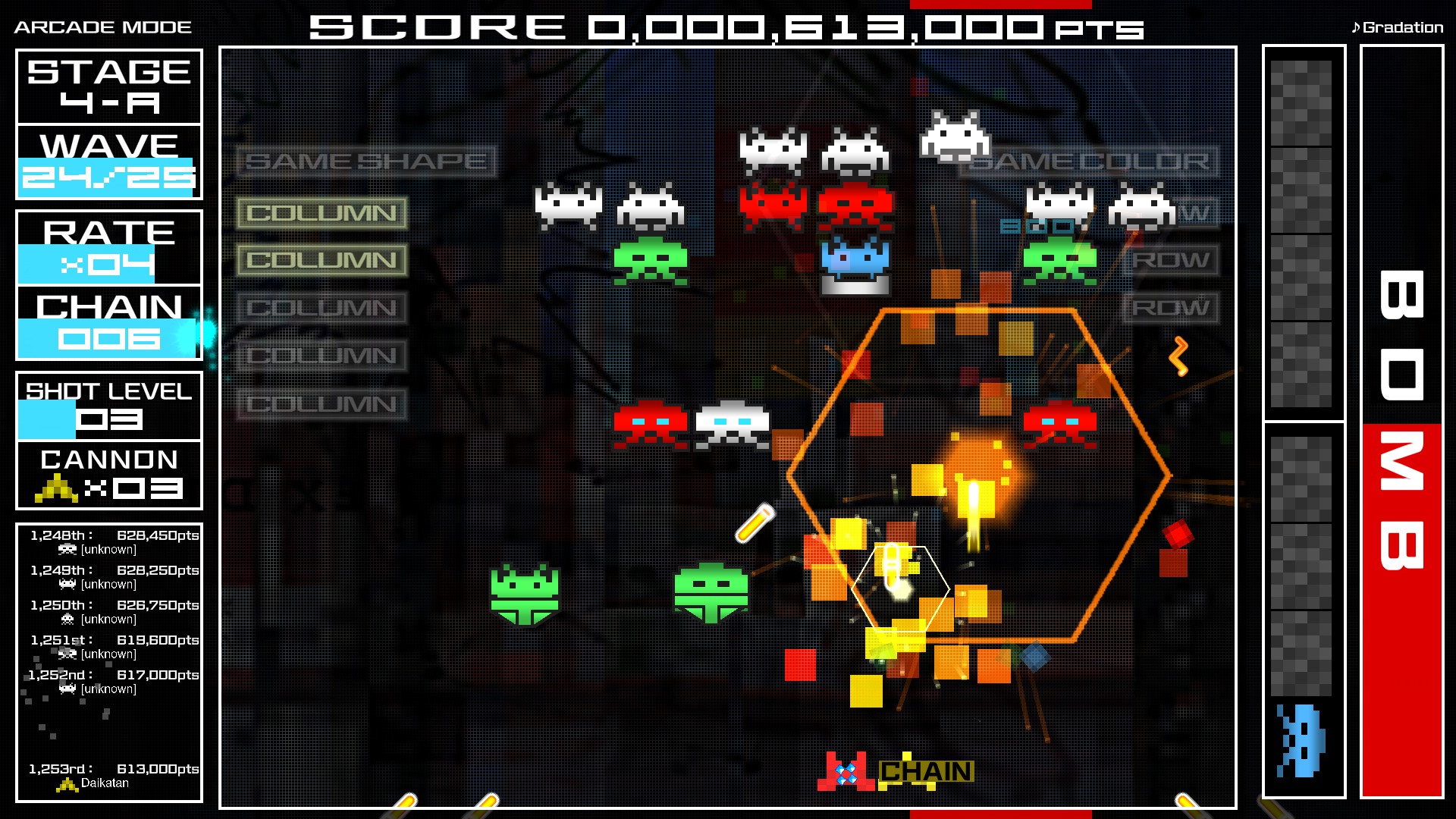Collapse the leaderboard rankings panel
This screenshot has height=819, width=1456.
coord(108,660)
